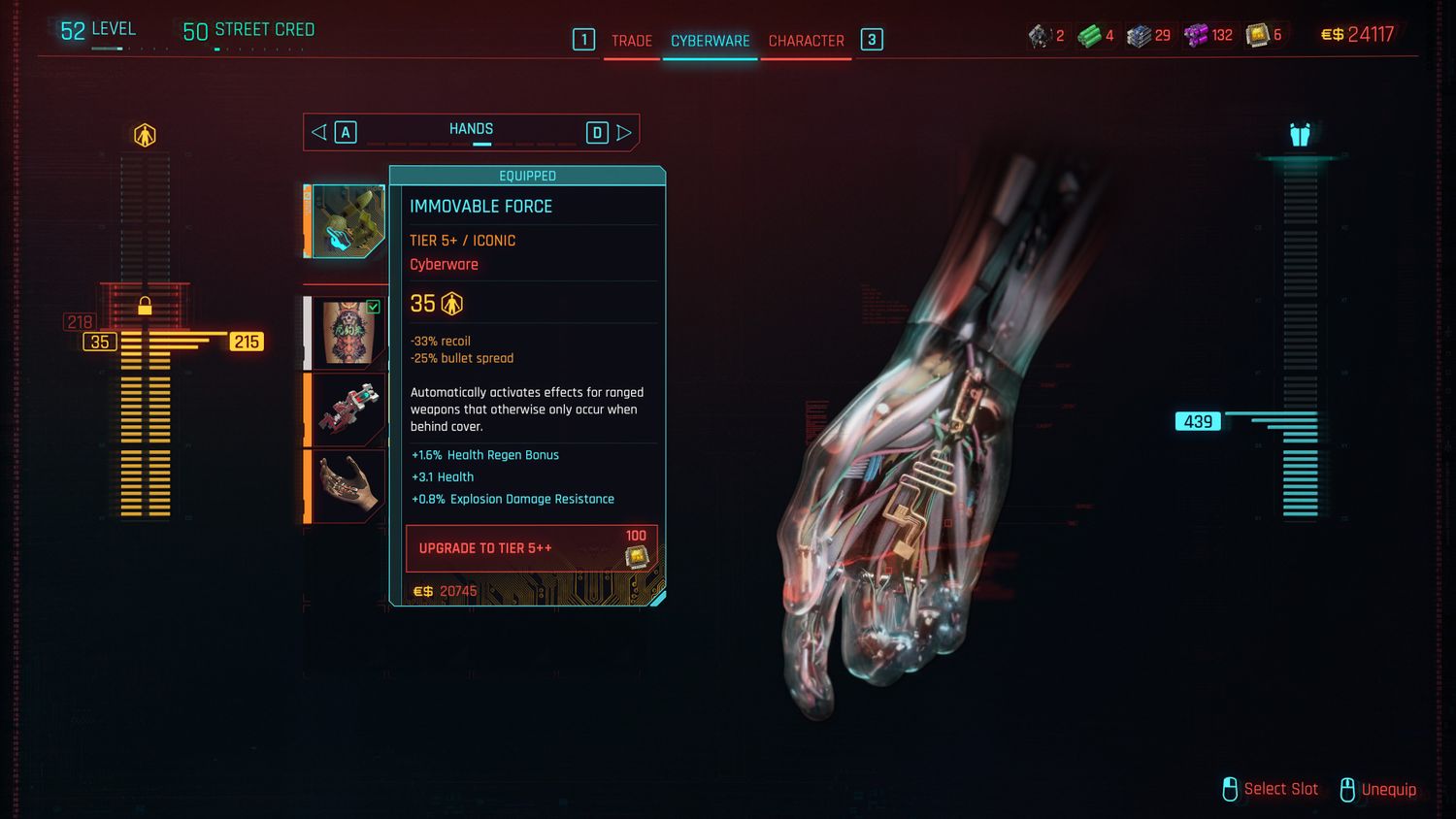Screen dimensions: 1456x819
Task: Upgrade Immovable Force to Tier 5++
Action: (x=531, y=548)
